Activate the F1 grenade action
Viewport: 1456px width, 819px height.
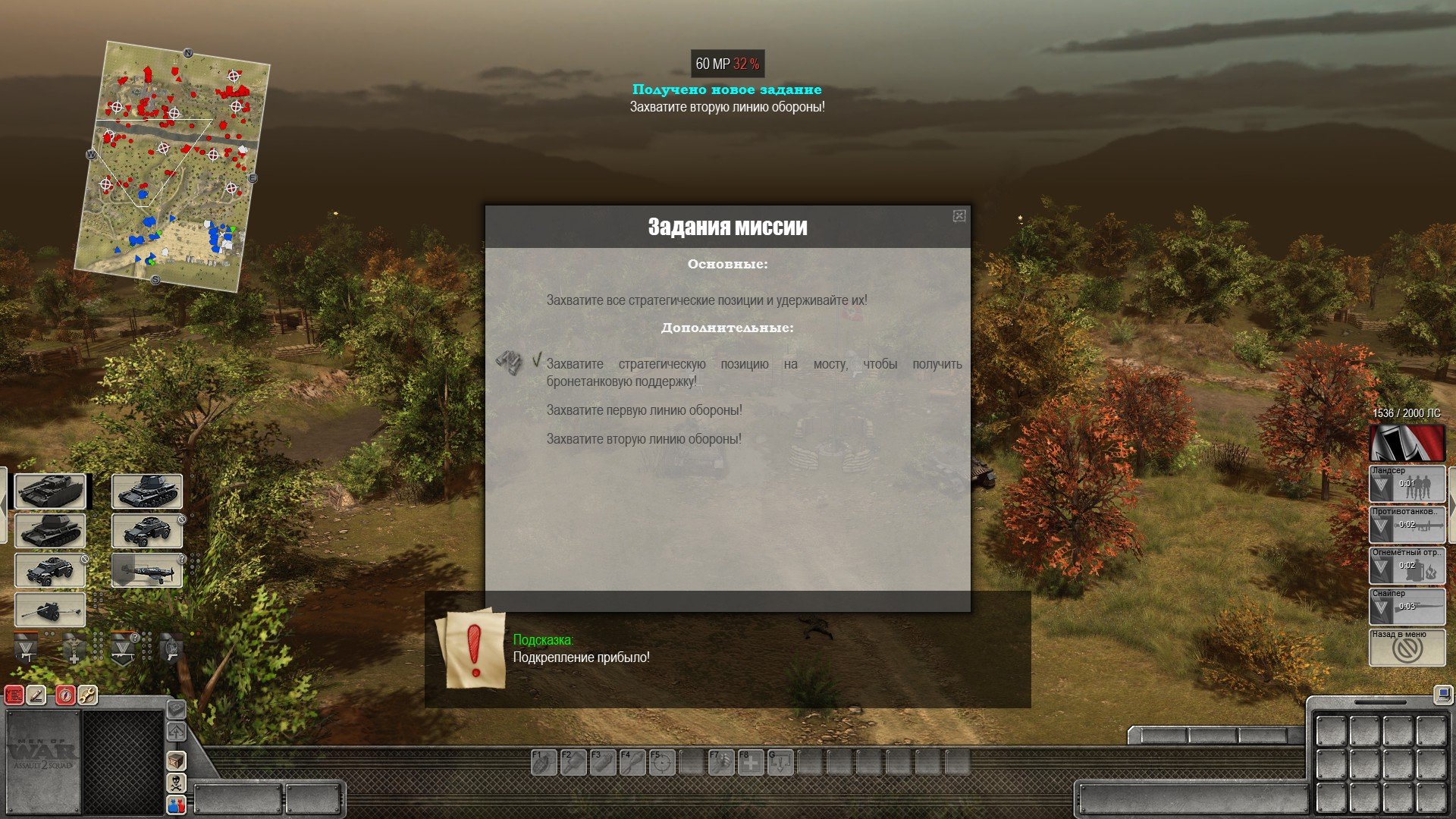pyautogui.click(x=543, y=762)
